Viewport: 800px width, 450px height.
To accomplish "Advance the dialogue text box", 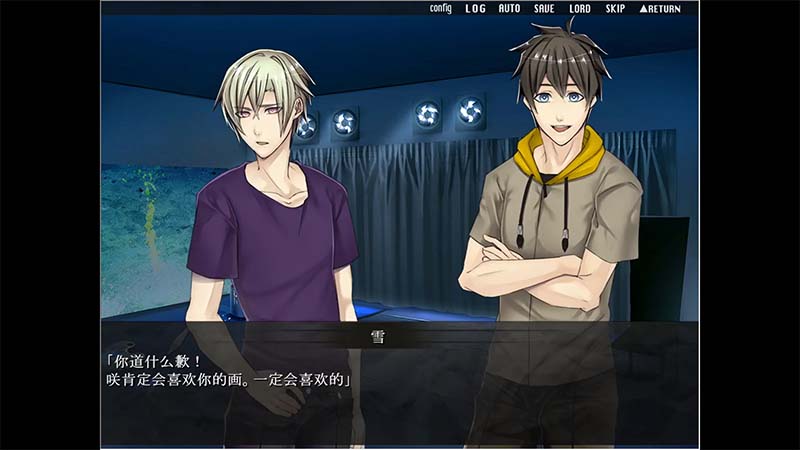I will [400, 385].
